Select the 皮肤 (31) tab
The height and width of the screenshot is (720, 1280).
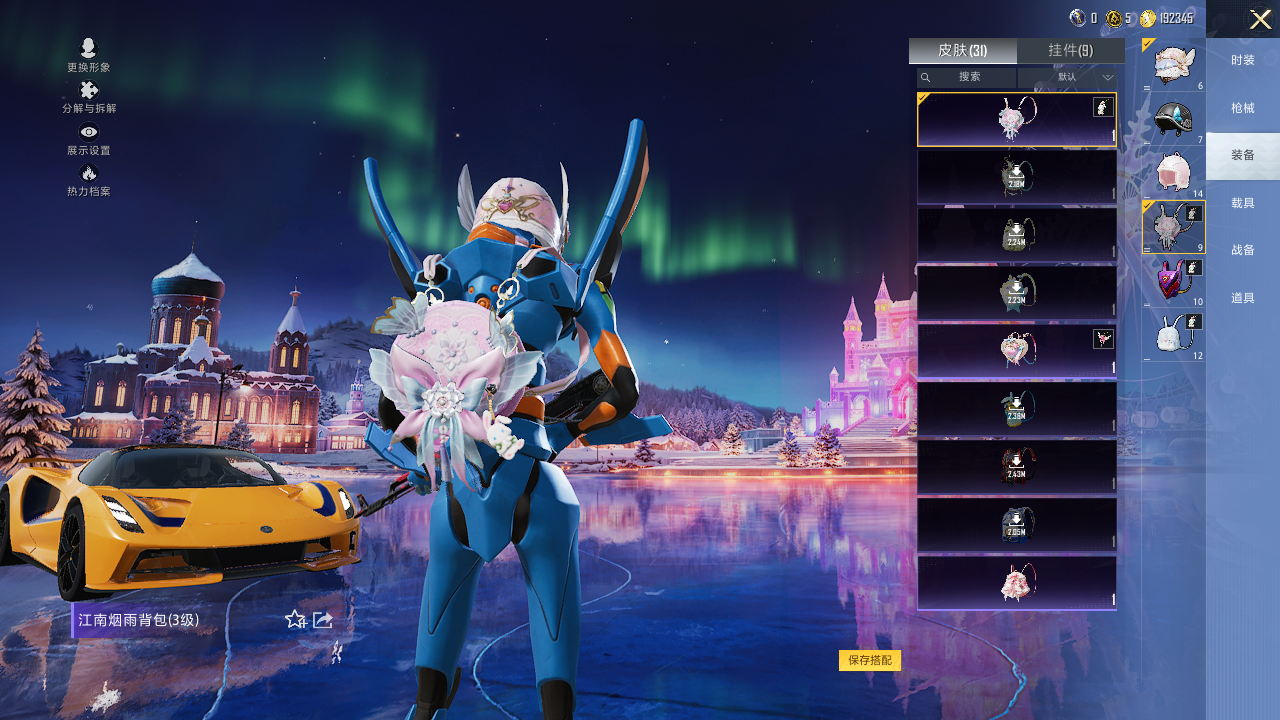(962, 51)
